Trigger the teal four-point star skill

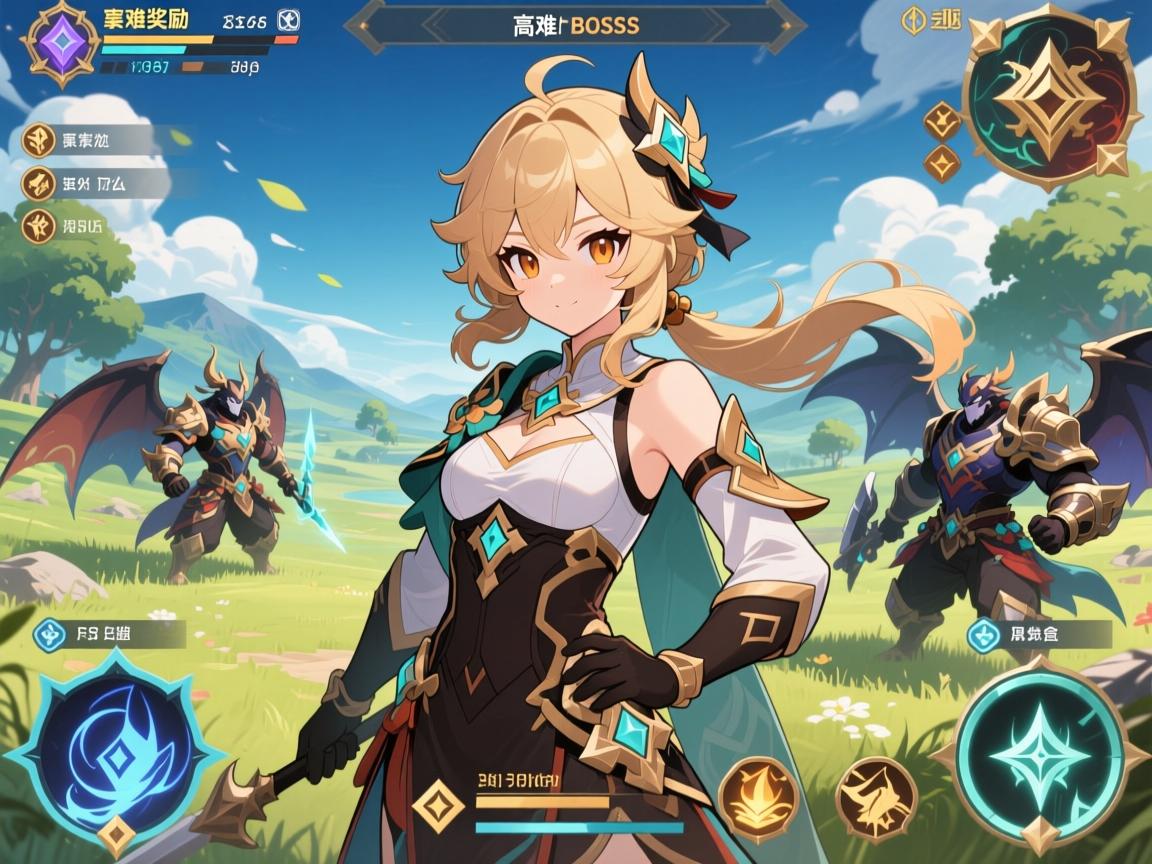coord(1040,755)
